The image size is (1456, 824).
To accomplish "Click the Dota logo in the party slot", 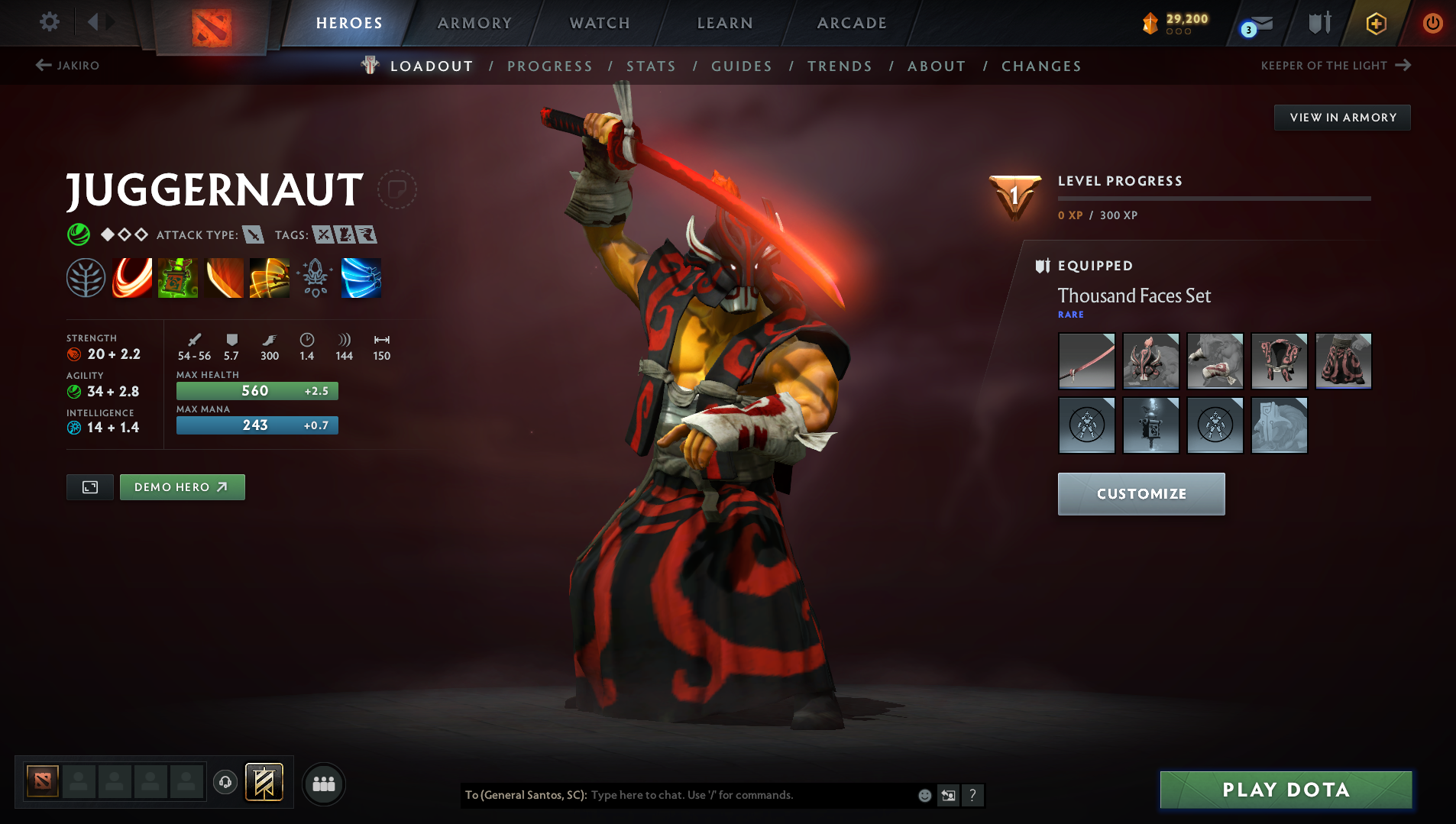I will [x=44, y=780].
